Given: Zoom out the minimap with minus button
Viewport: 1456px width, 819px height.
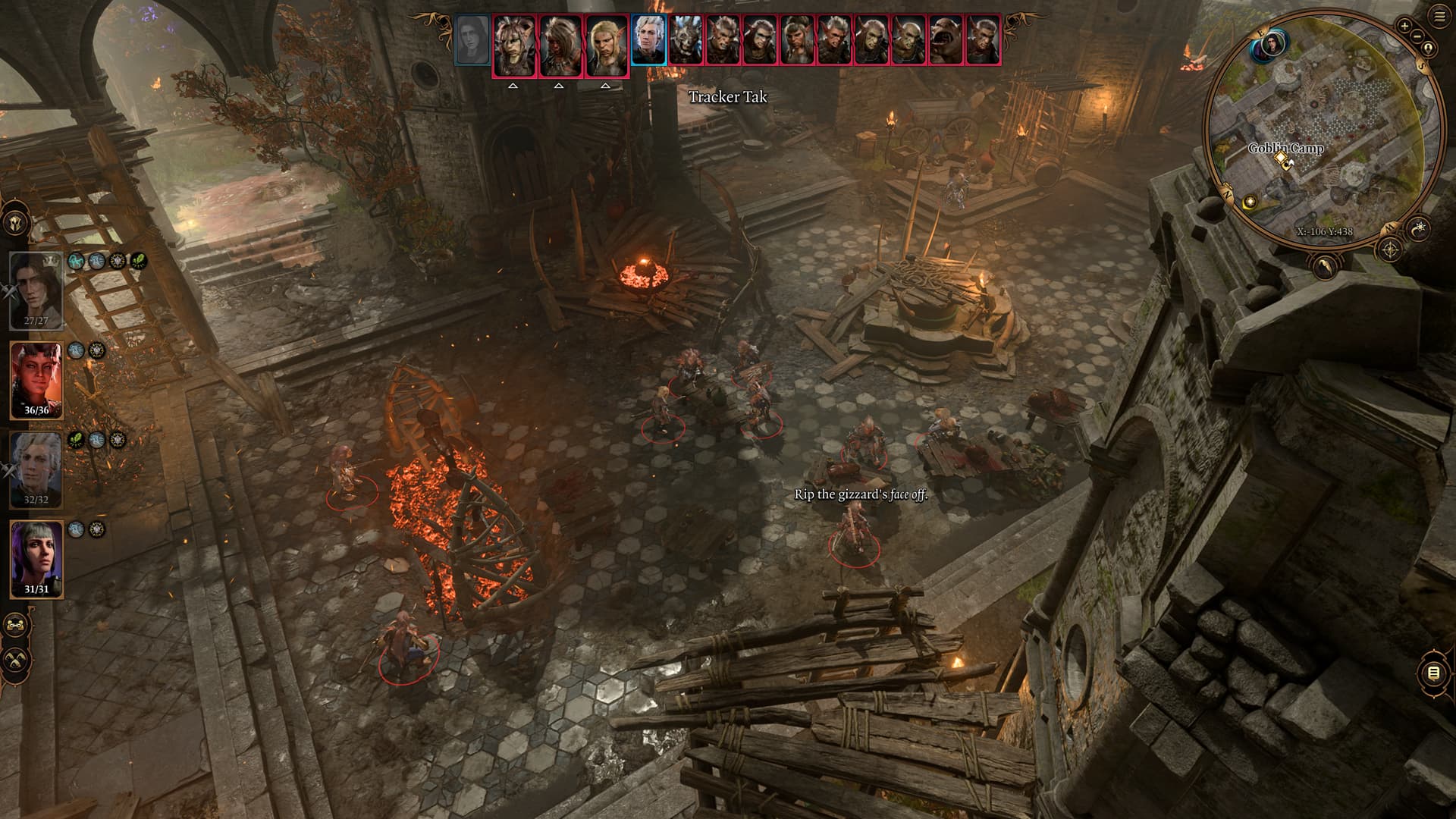Looking at the screenshot, I should click(1418, 36).
